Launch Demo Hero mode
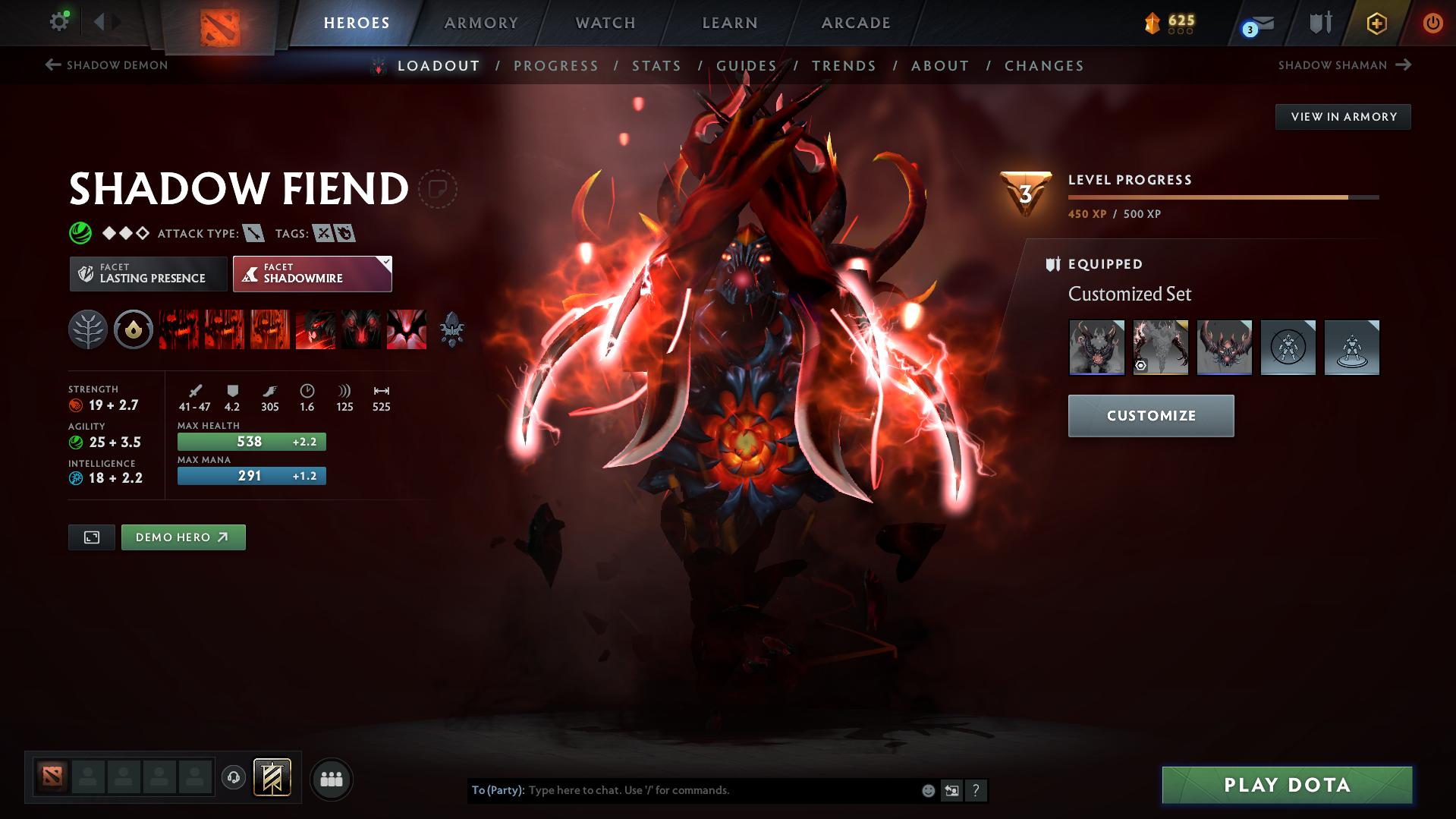 point(183,537)
